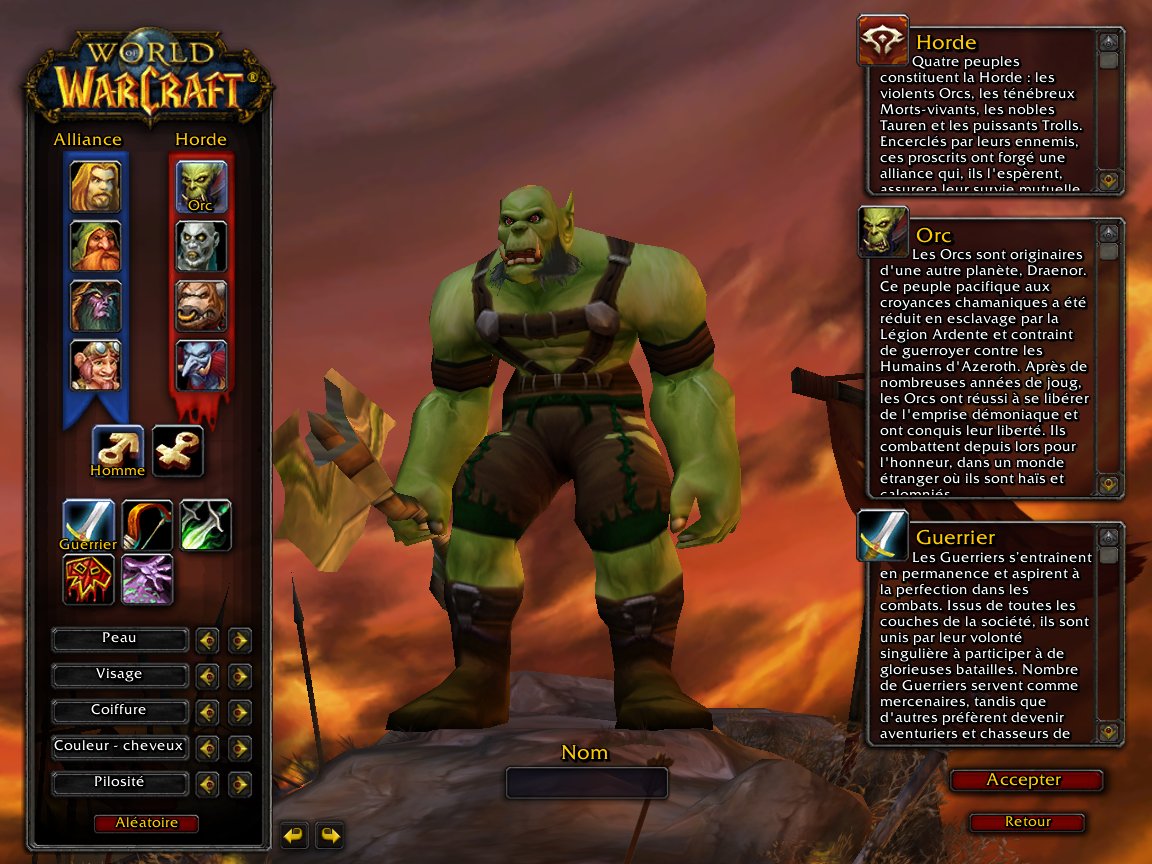
Task: Show next Peau skin option
Action: [239, 640]
